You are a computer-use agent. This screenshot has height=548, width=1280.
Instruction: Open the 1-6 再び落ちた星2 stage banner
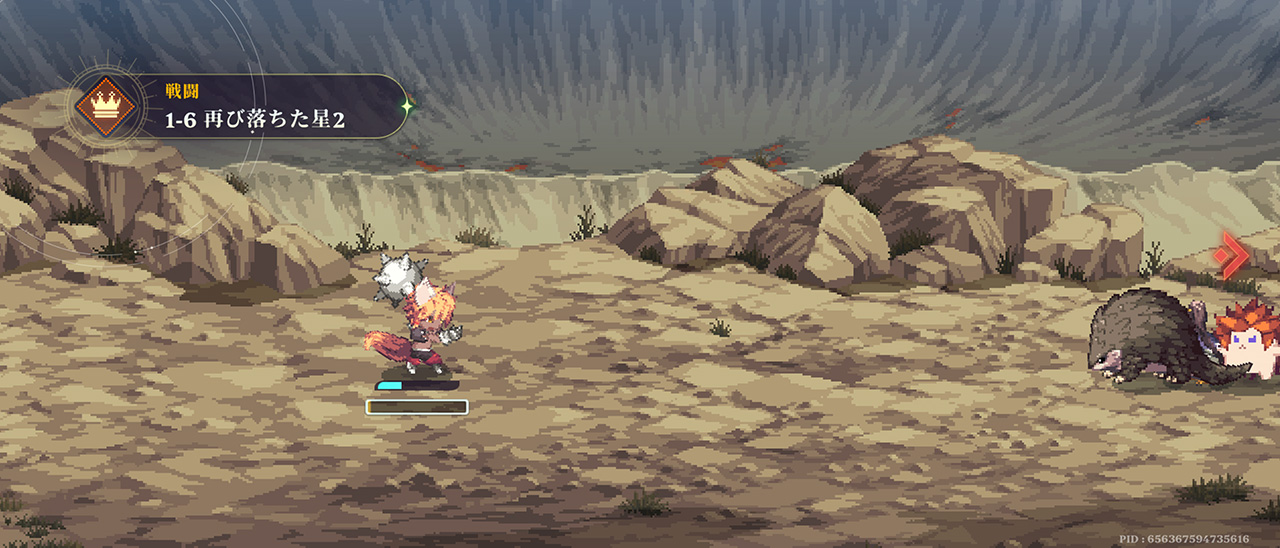click(x=260, y=107)
